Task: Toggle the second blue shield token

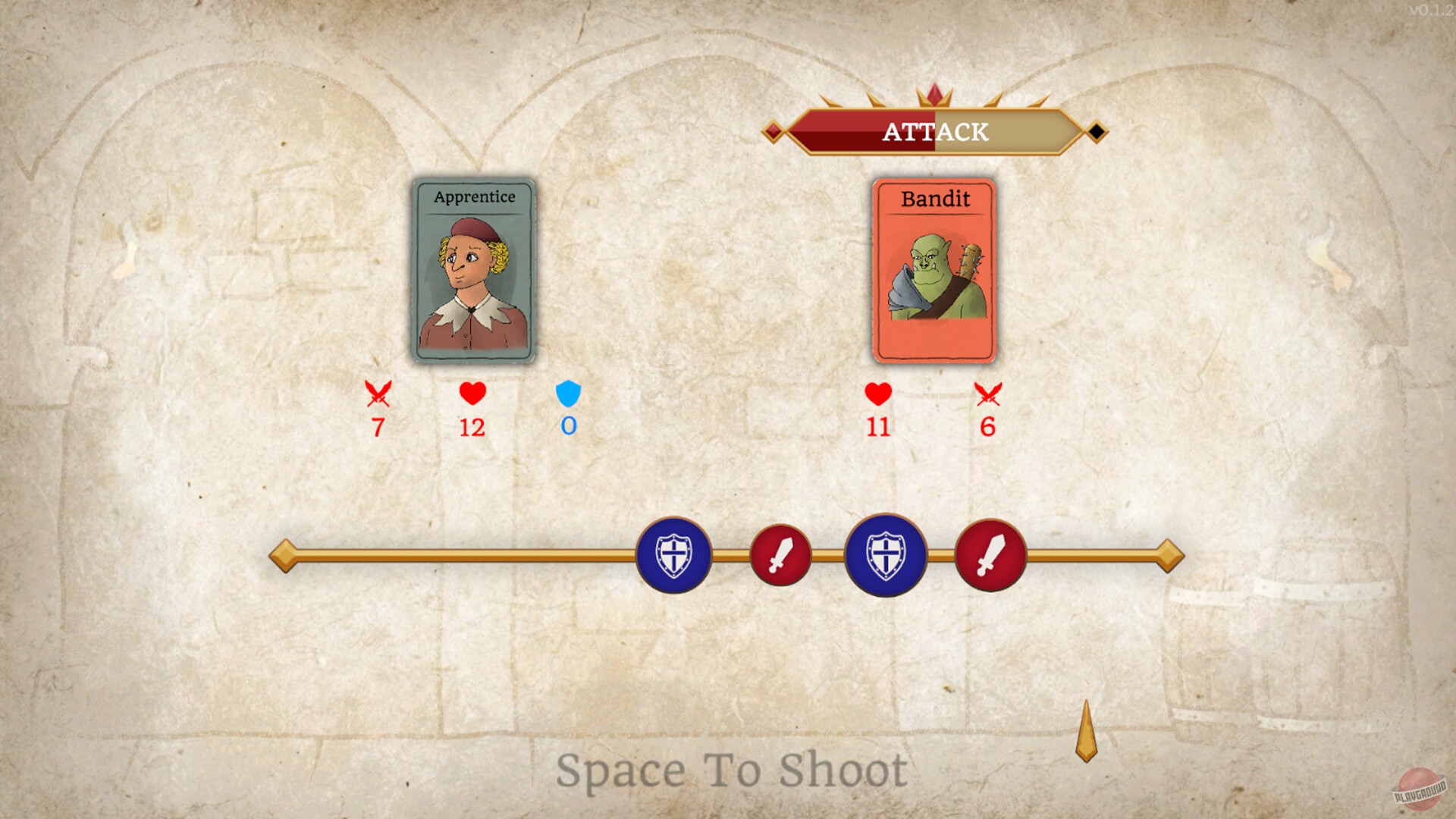Action: pos(885,556)
